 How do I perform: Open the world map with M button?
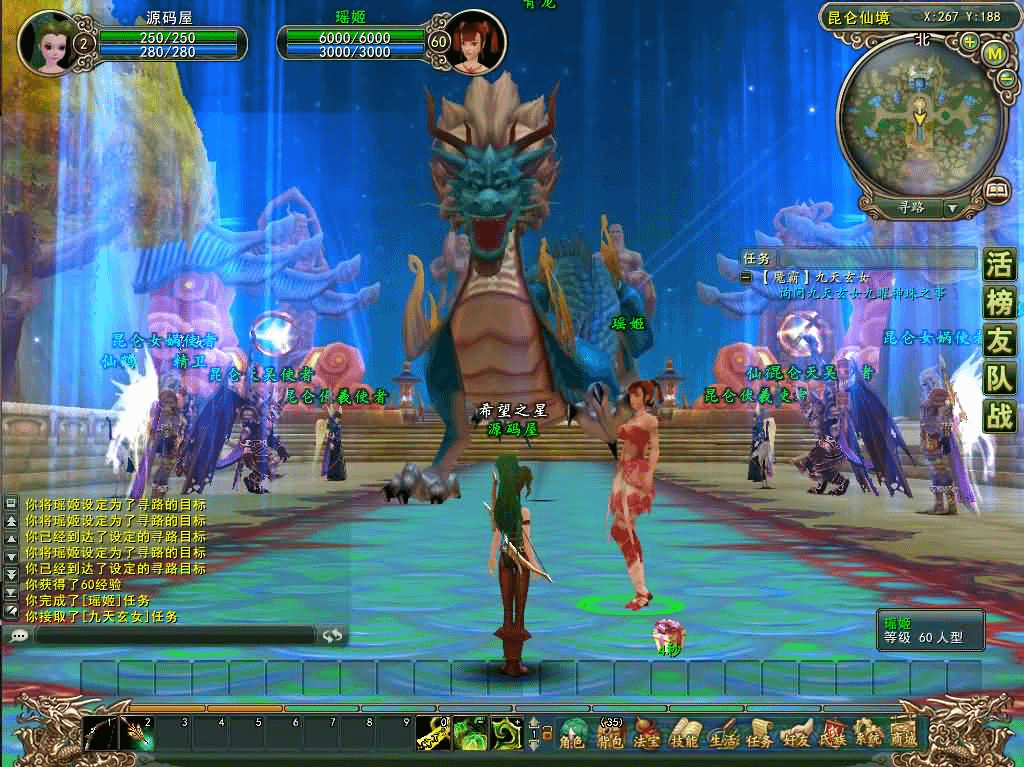[995, 54]
